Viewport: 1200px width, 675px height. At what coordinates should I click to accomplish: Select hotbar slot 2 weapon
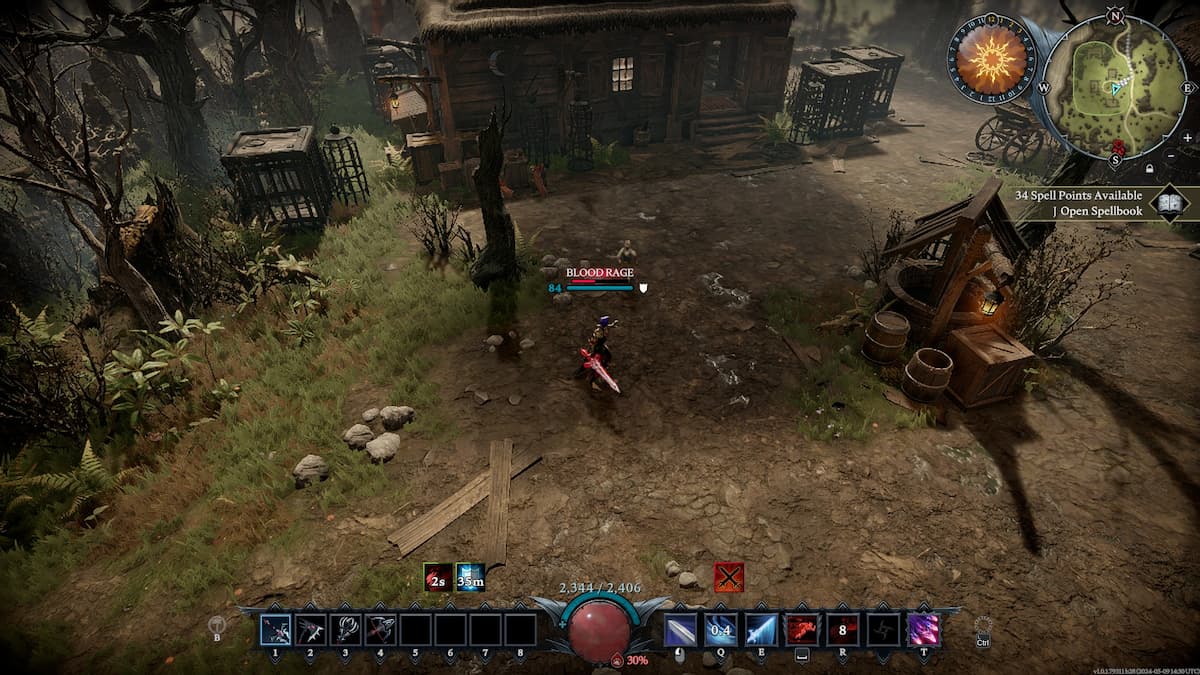point(310,630)
